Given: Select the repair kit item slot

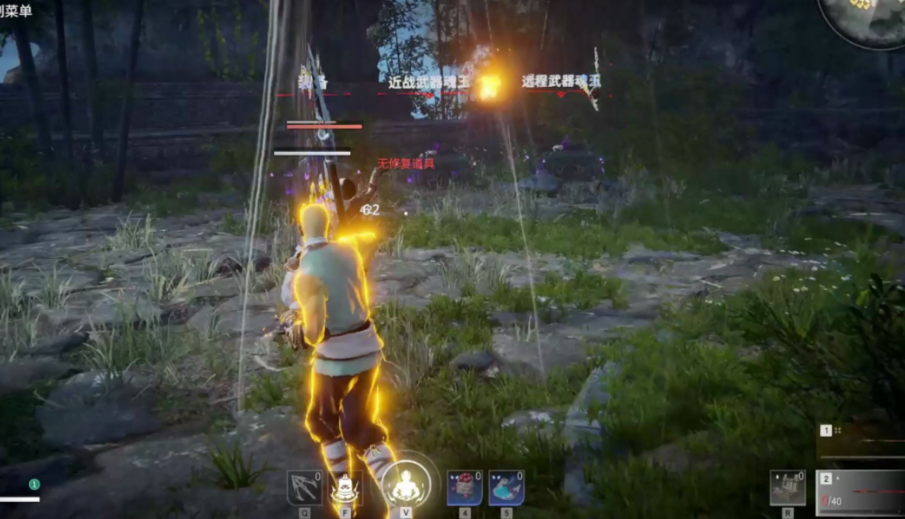Looking at the screenshot, I should click(788, 487).
